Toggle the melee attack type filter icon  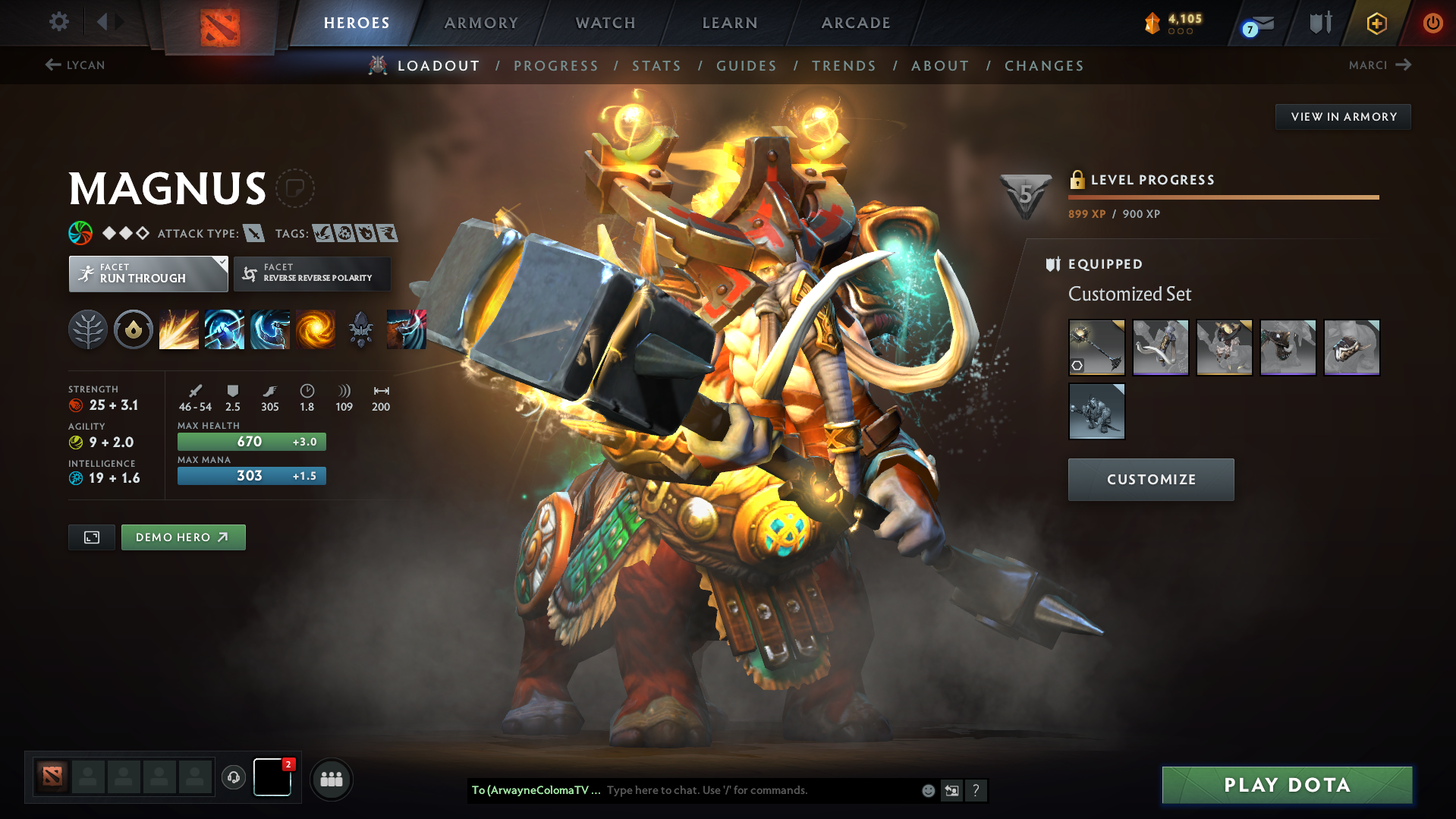[253, 233]
